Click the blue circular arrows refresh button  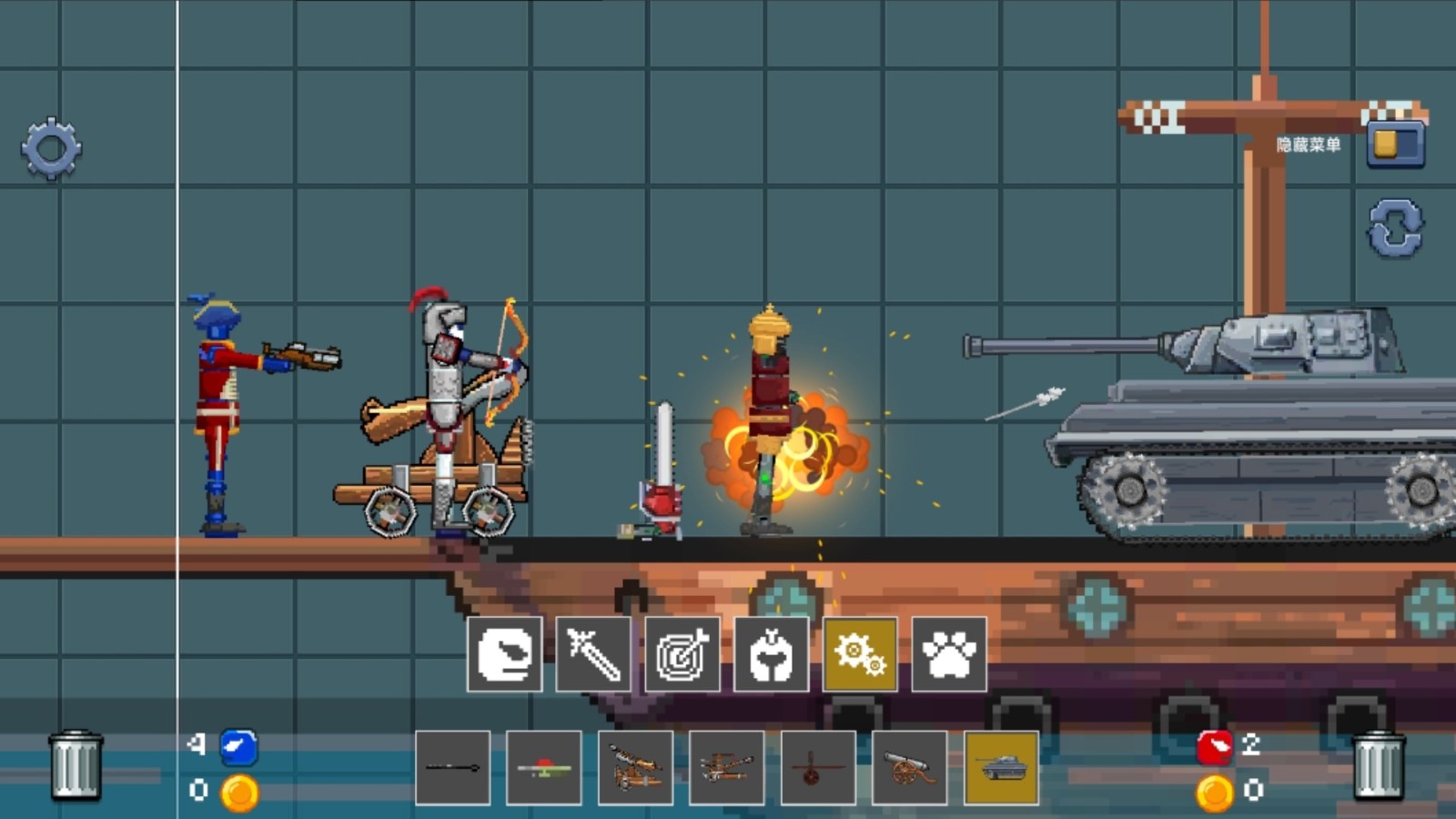click(x=1395, y=227)
